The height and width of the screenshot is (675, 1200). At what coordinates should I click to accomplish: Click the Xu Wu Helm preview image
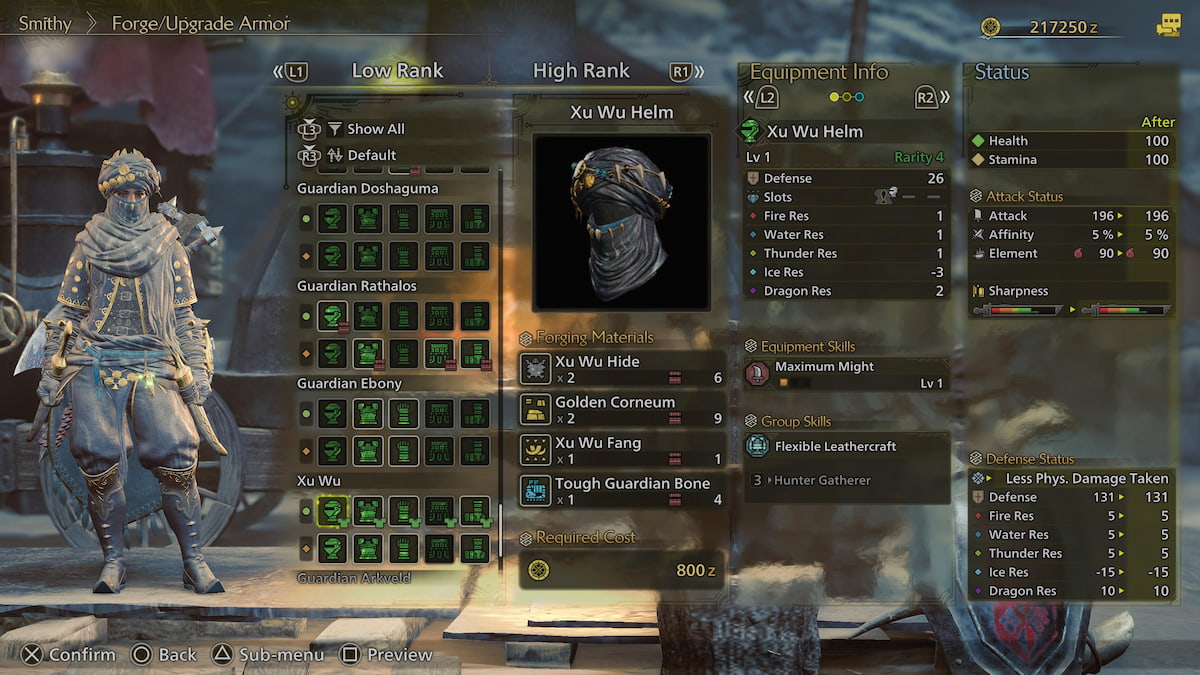pyautogui.click(x=621, y=221)
